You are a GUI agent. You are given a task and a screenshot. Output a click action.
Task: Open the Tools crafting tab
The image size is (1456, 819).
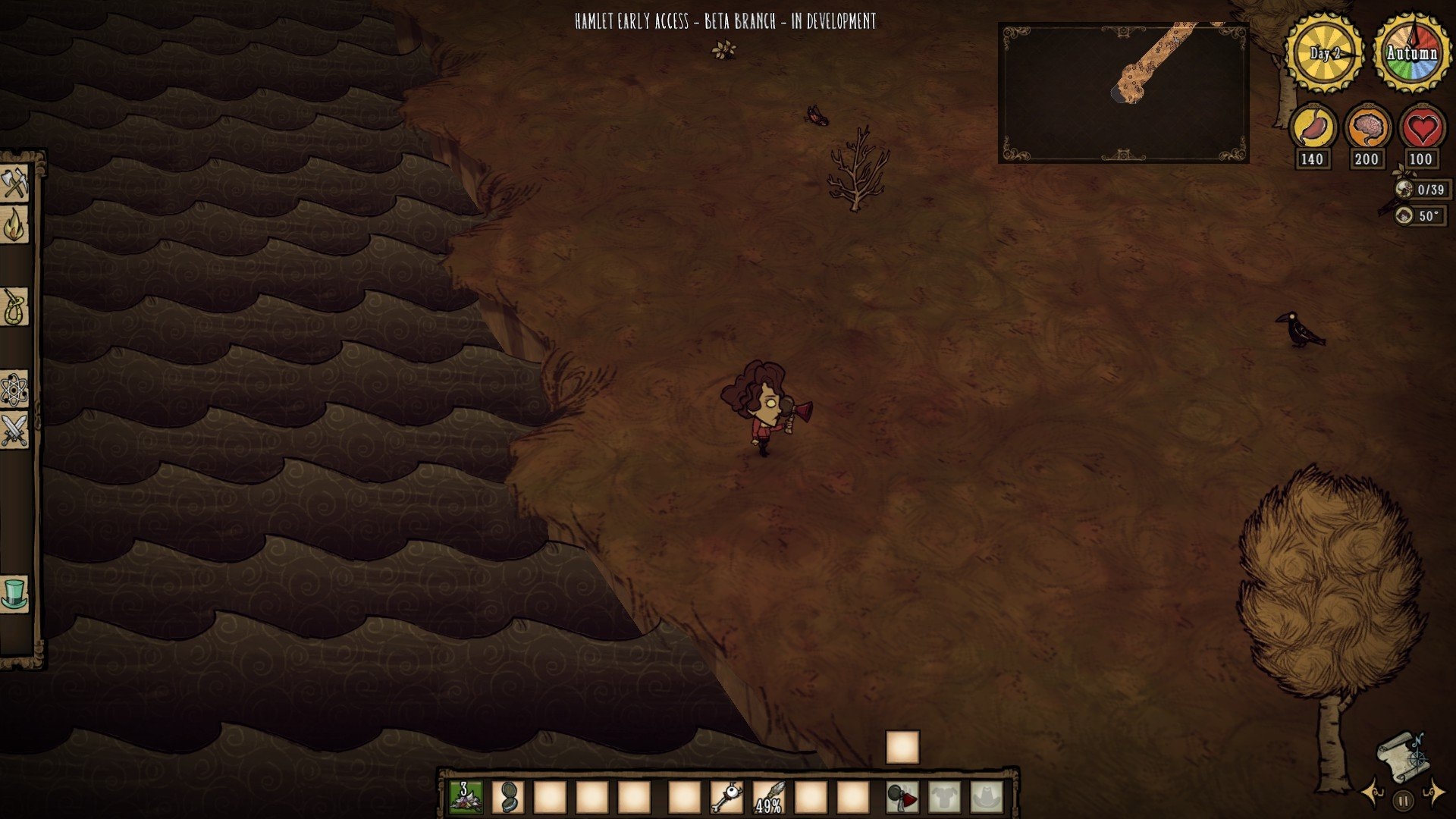click(14, 184)
